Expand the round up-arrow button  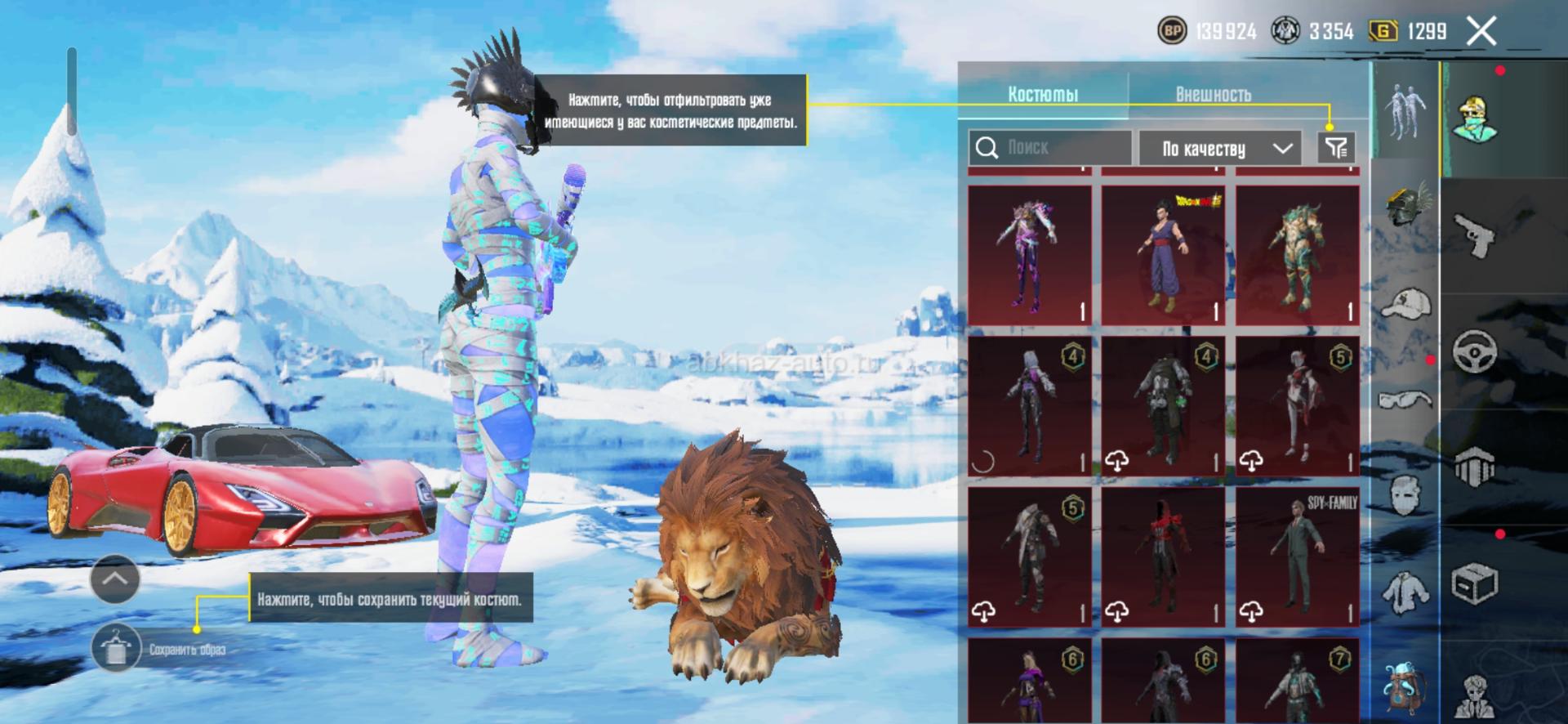pos(115,579)
